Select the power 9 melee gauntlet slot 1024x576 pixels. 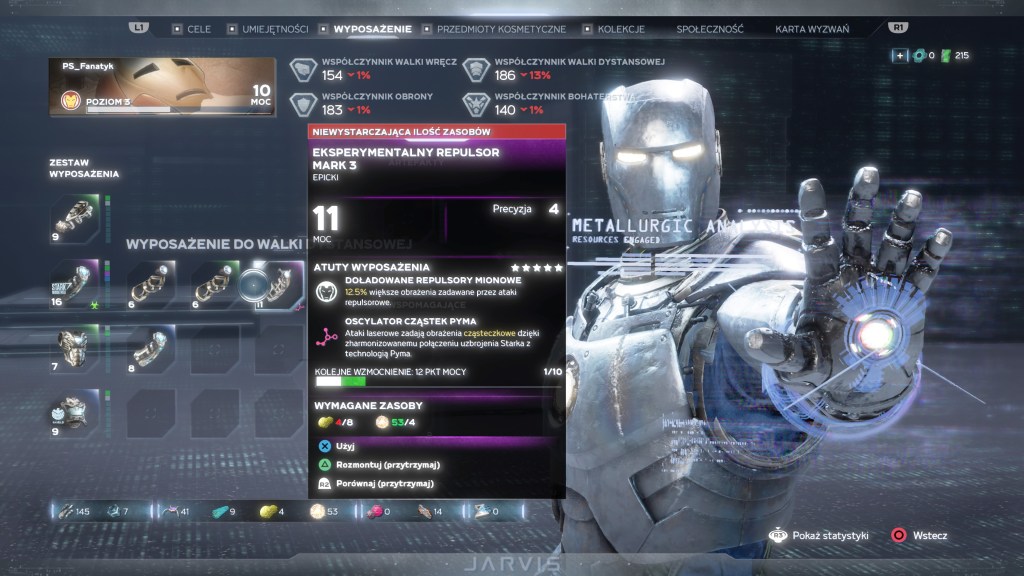[75, 218]
